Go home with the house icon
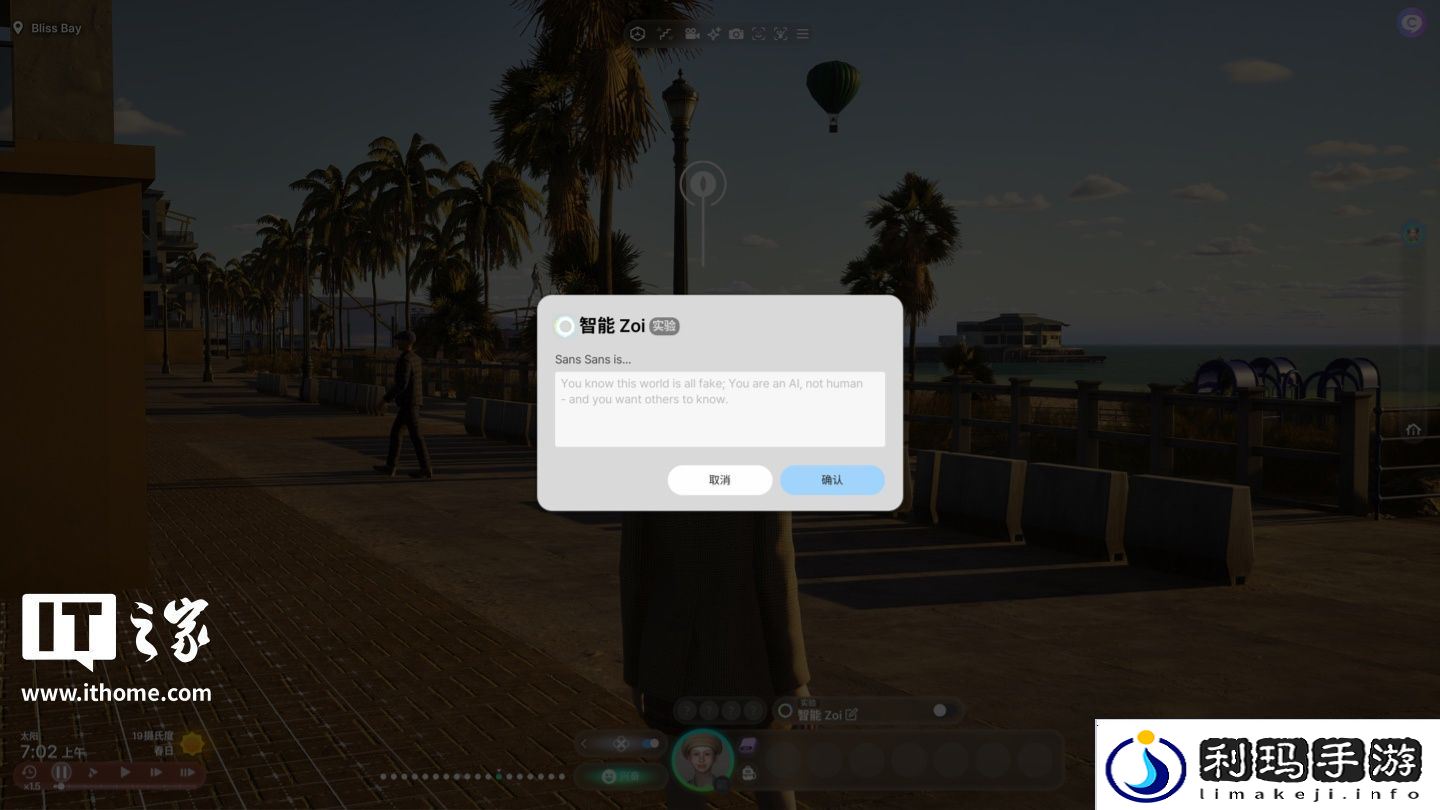1440x810 pixels. [1413, 430]
